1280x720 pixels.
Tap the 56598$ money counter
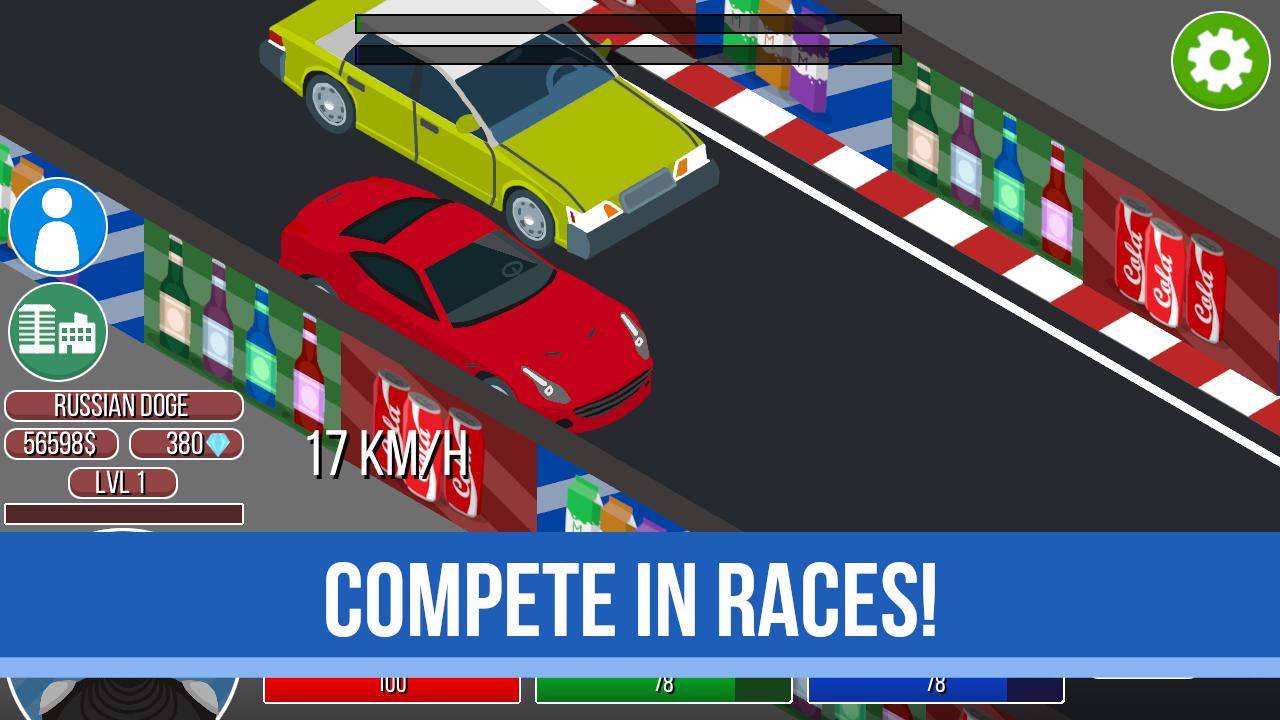click(x=61, y=444)
